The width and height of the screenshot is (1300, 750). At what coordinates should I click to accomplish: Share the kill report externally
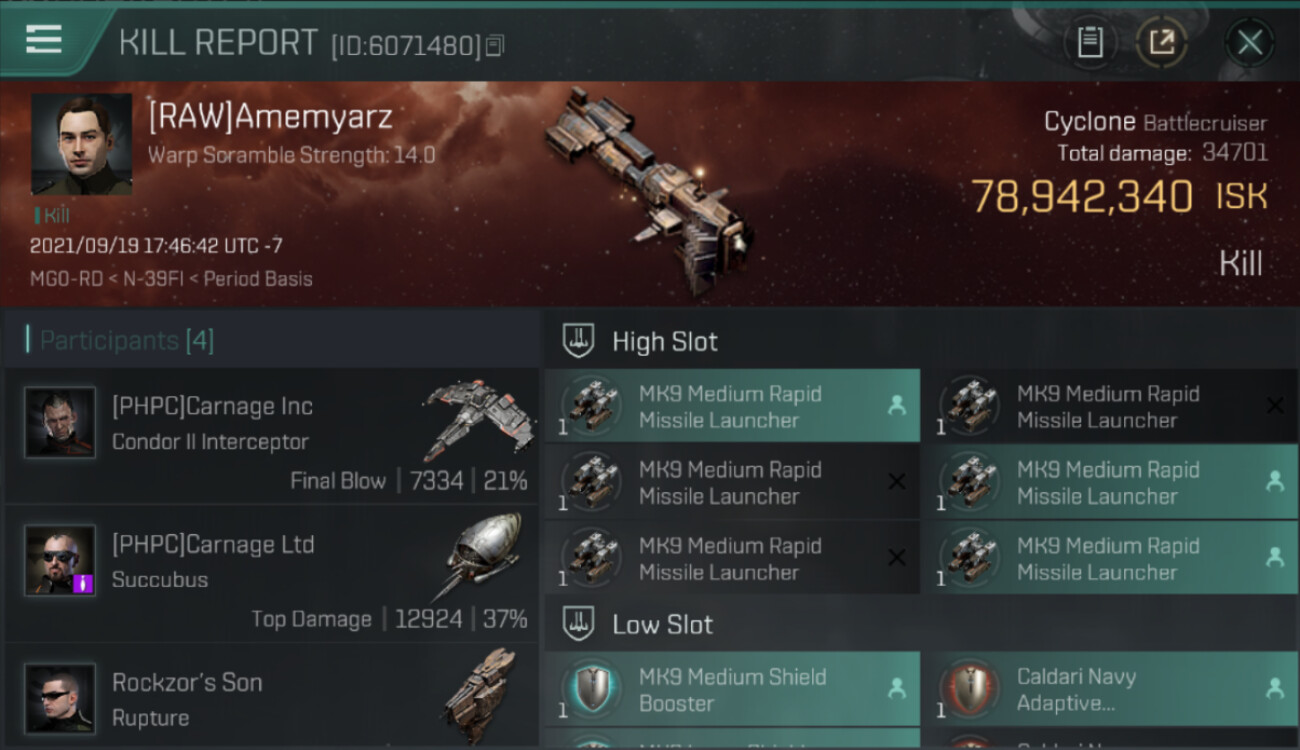(x=1161, y=43)
